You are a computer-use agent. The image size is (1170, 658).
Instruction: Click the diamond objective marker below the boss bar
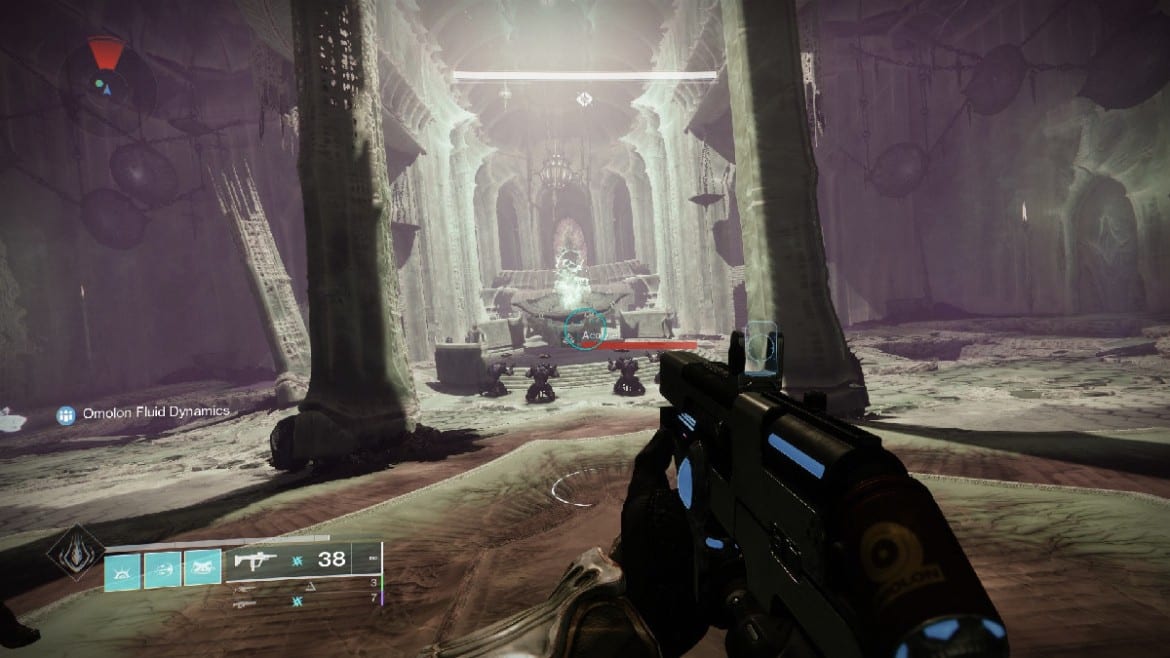584,98
